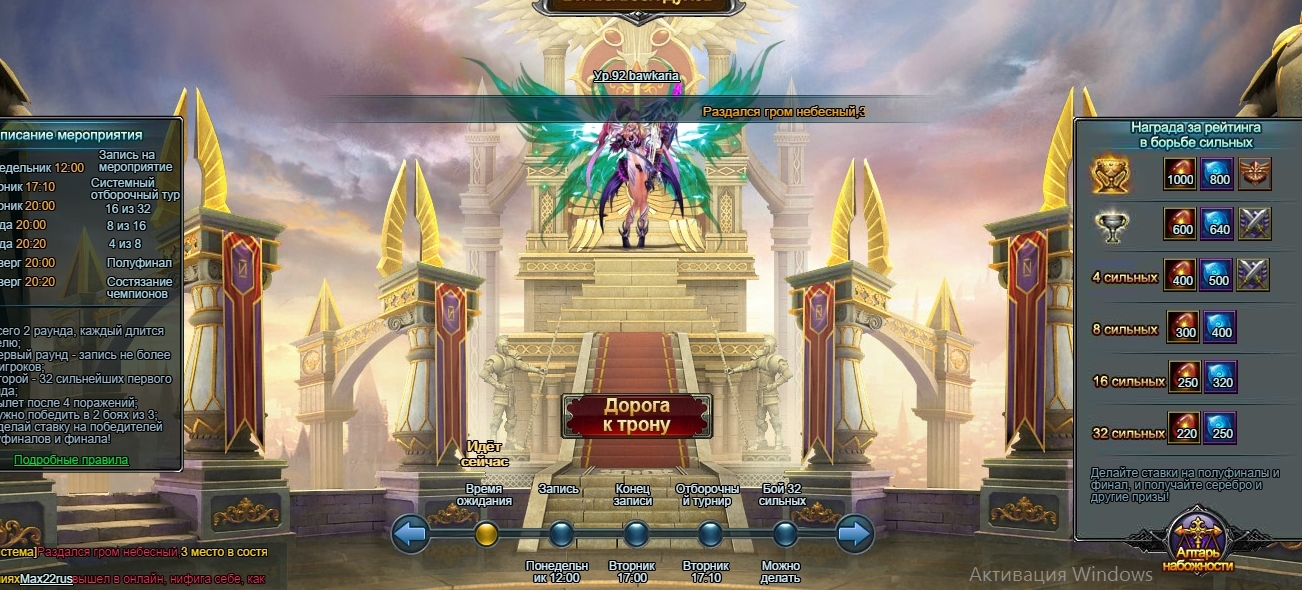
Task: Inspect the red reward icon marked 220
Action: [x=1184, y=428]
